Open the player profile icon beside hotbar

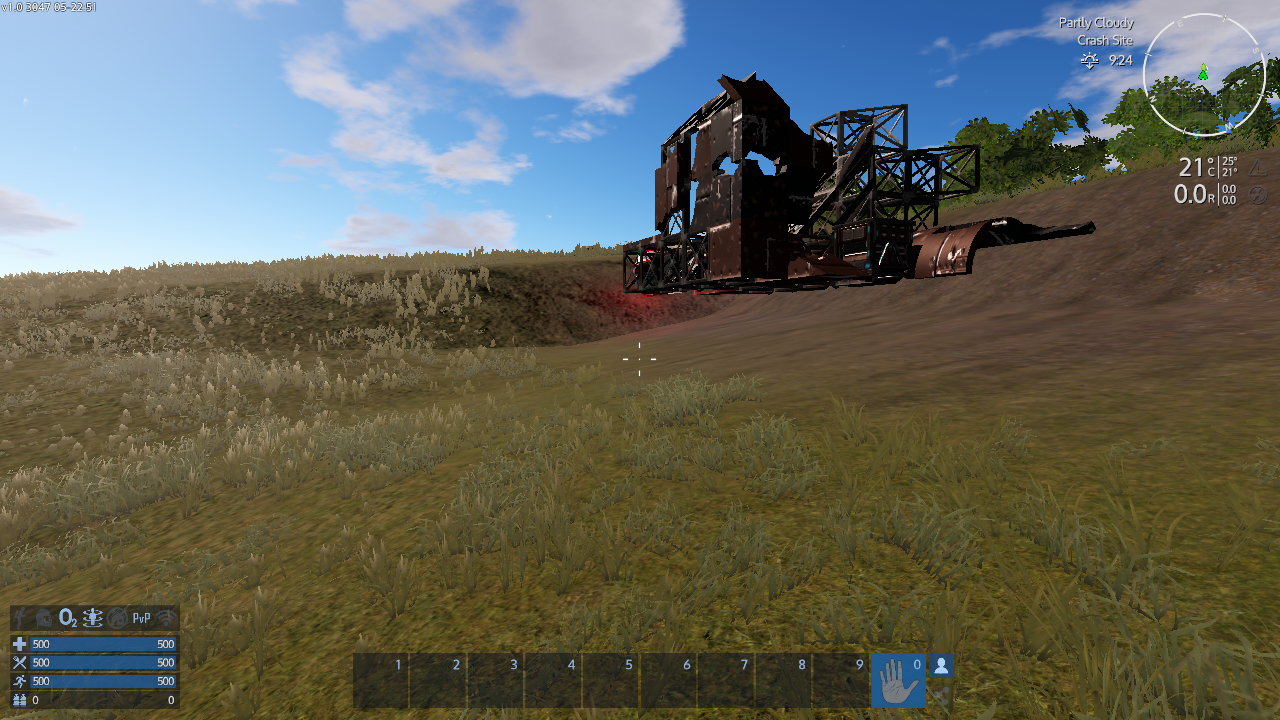click(941, 666)
